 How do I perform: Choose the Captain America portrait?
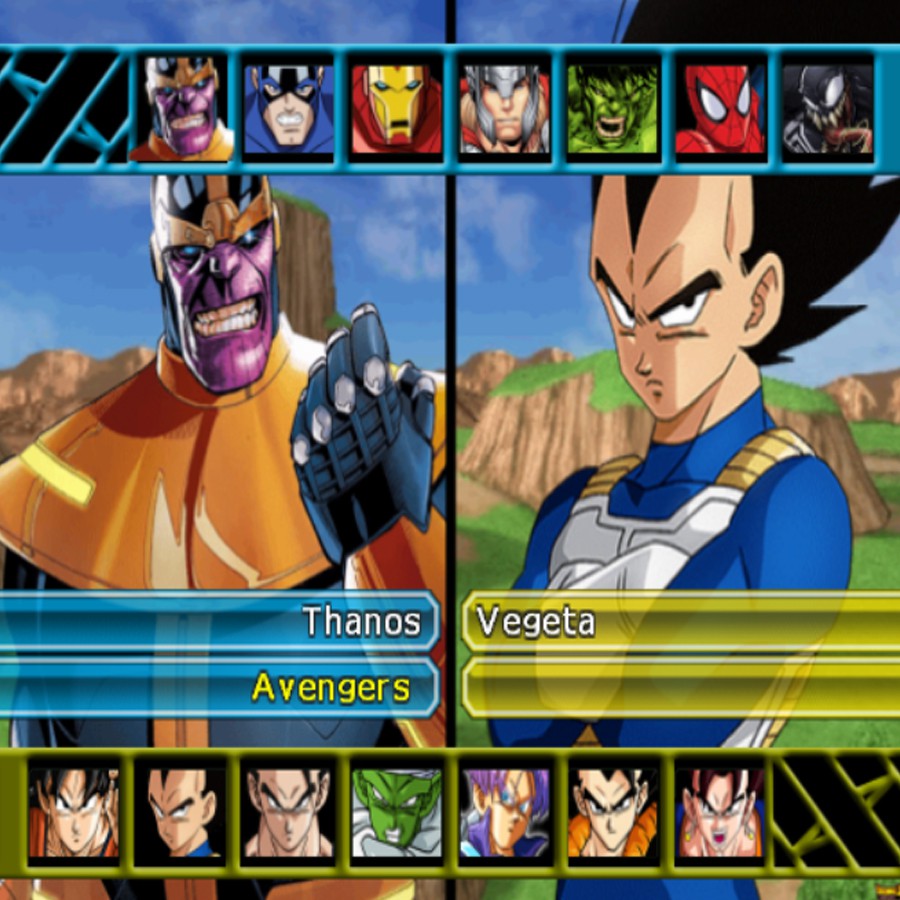point(289,108)
